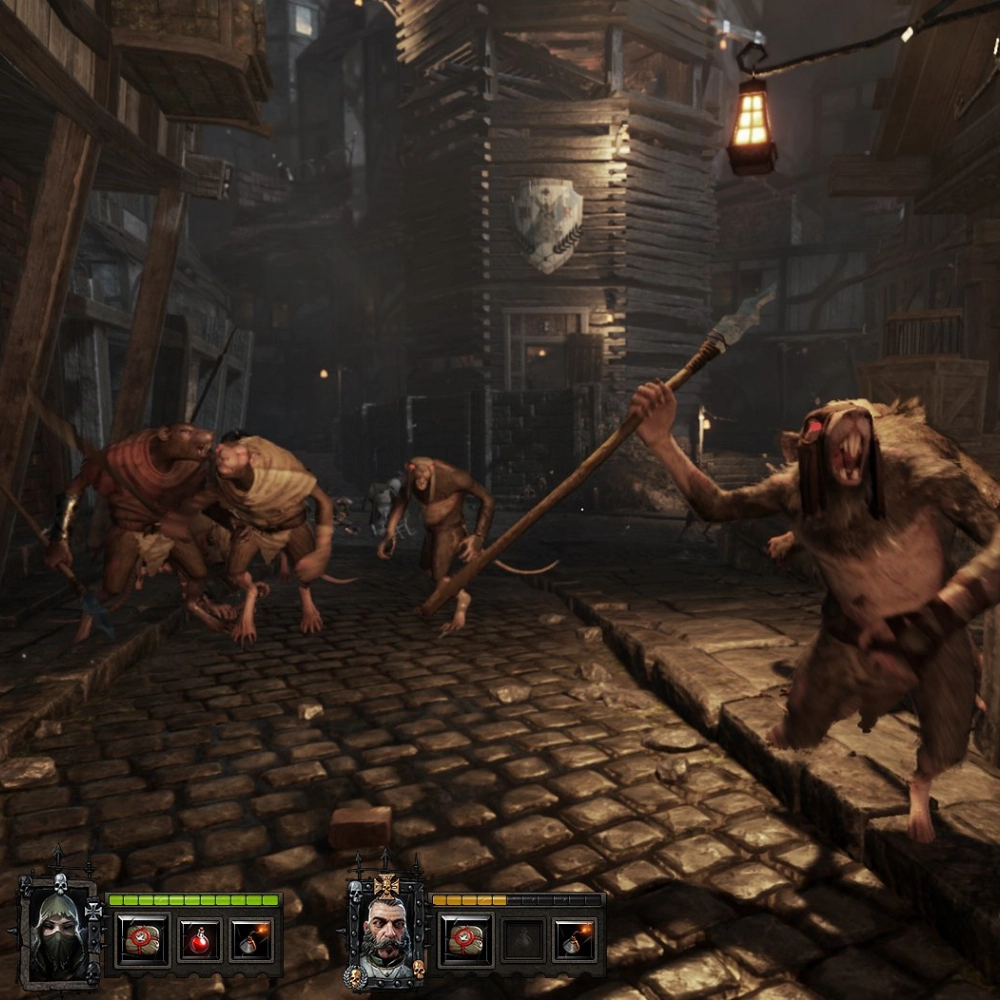
Task: Select the red potion item slot
Action: pos(199,941)
